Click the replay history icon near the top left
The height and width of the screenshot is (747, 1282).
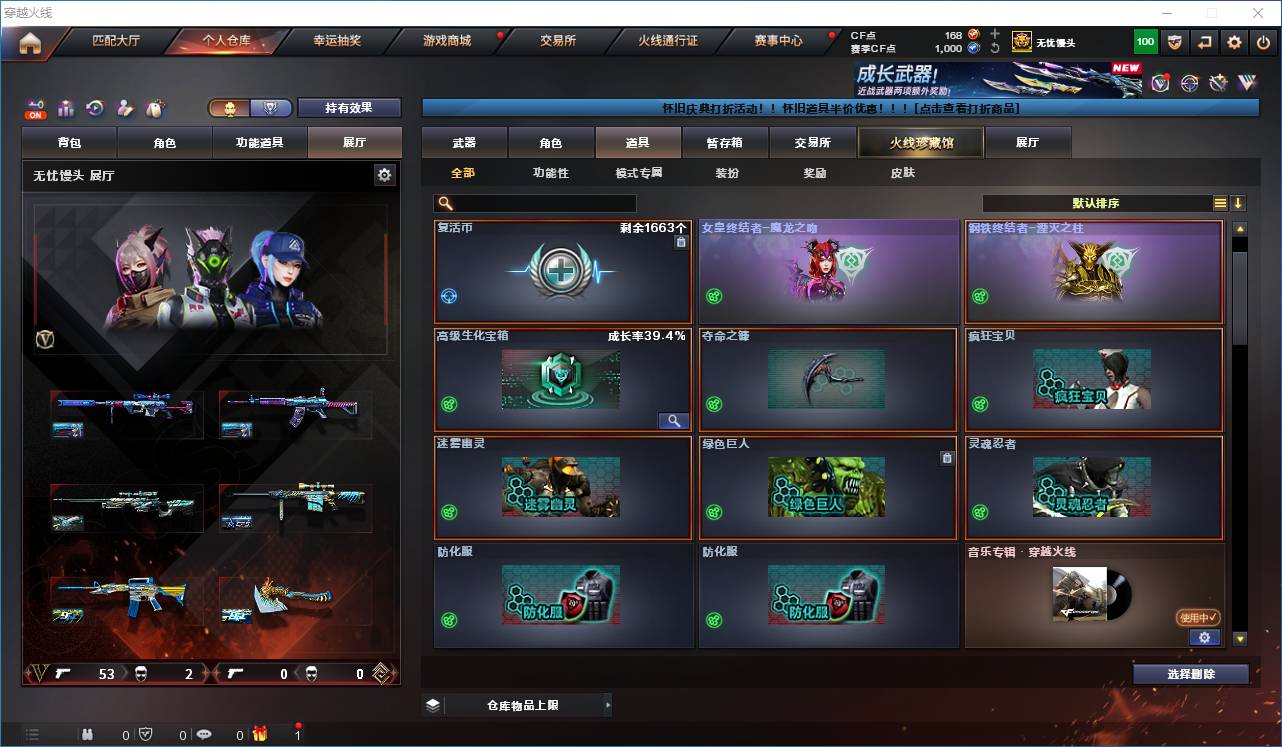(x=94, y=106)
